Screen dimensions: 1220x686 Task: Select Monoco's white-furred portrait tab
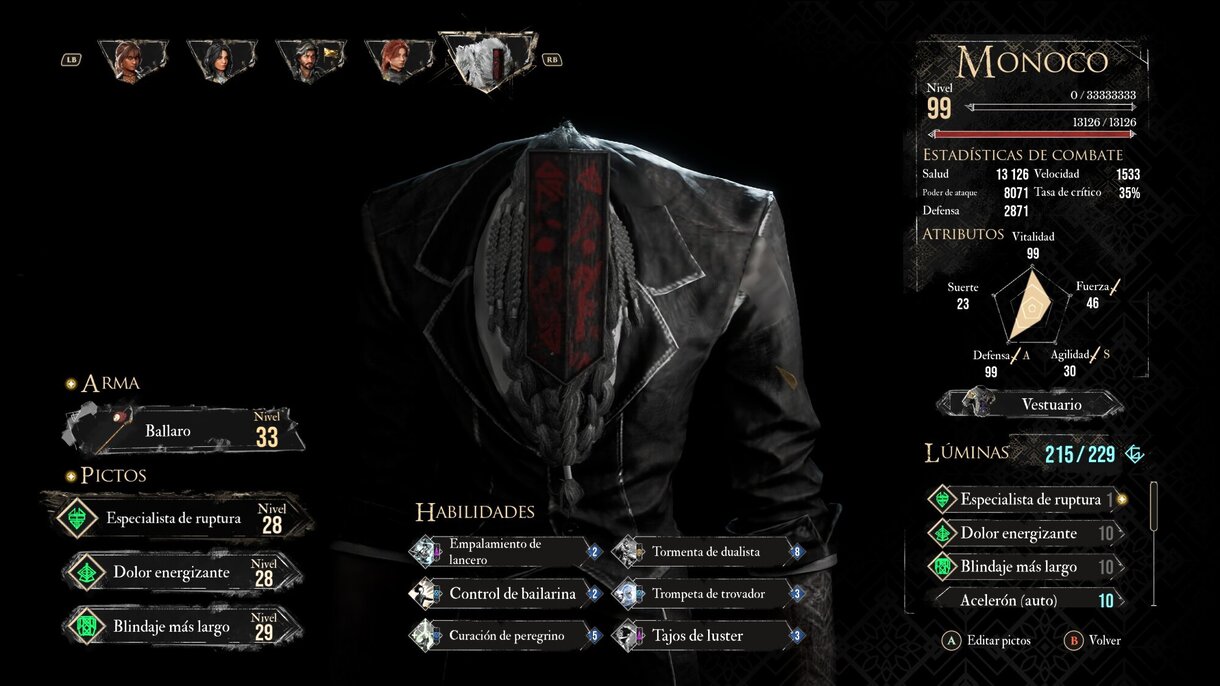pos(489,60)
